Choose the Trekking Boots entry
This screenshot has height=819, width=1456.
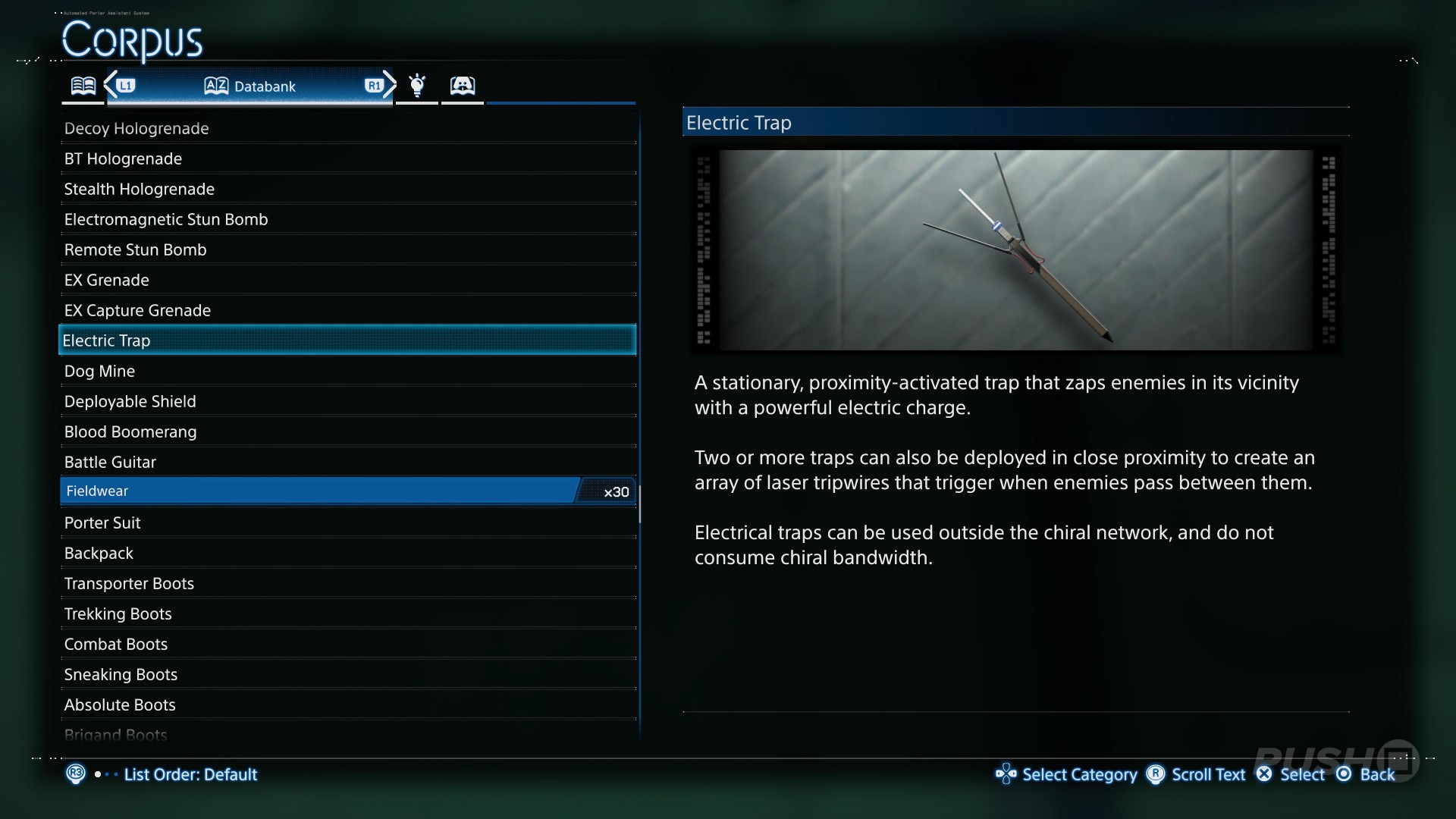click(x=118, y=613)
